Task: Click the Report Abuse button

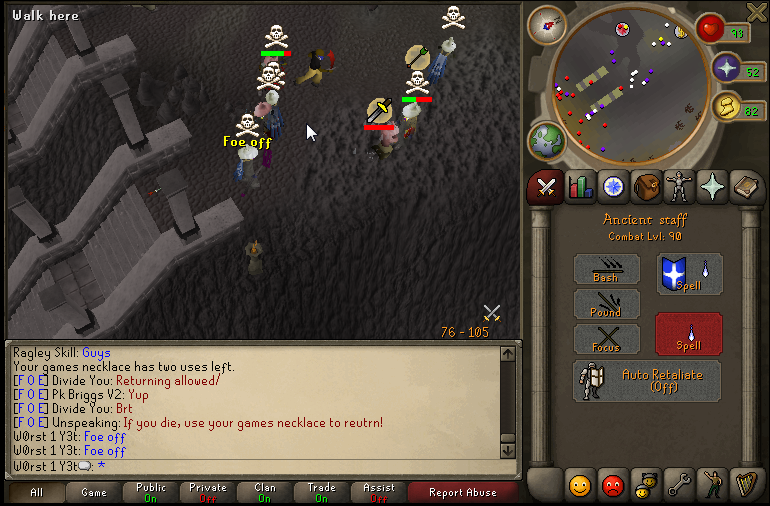Action: 461,492
